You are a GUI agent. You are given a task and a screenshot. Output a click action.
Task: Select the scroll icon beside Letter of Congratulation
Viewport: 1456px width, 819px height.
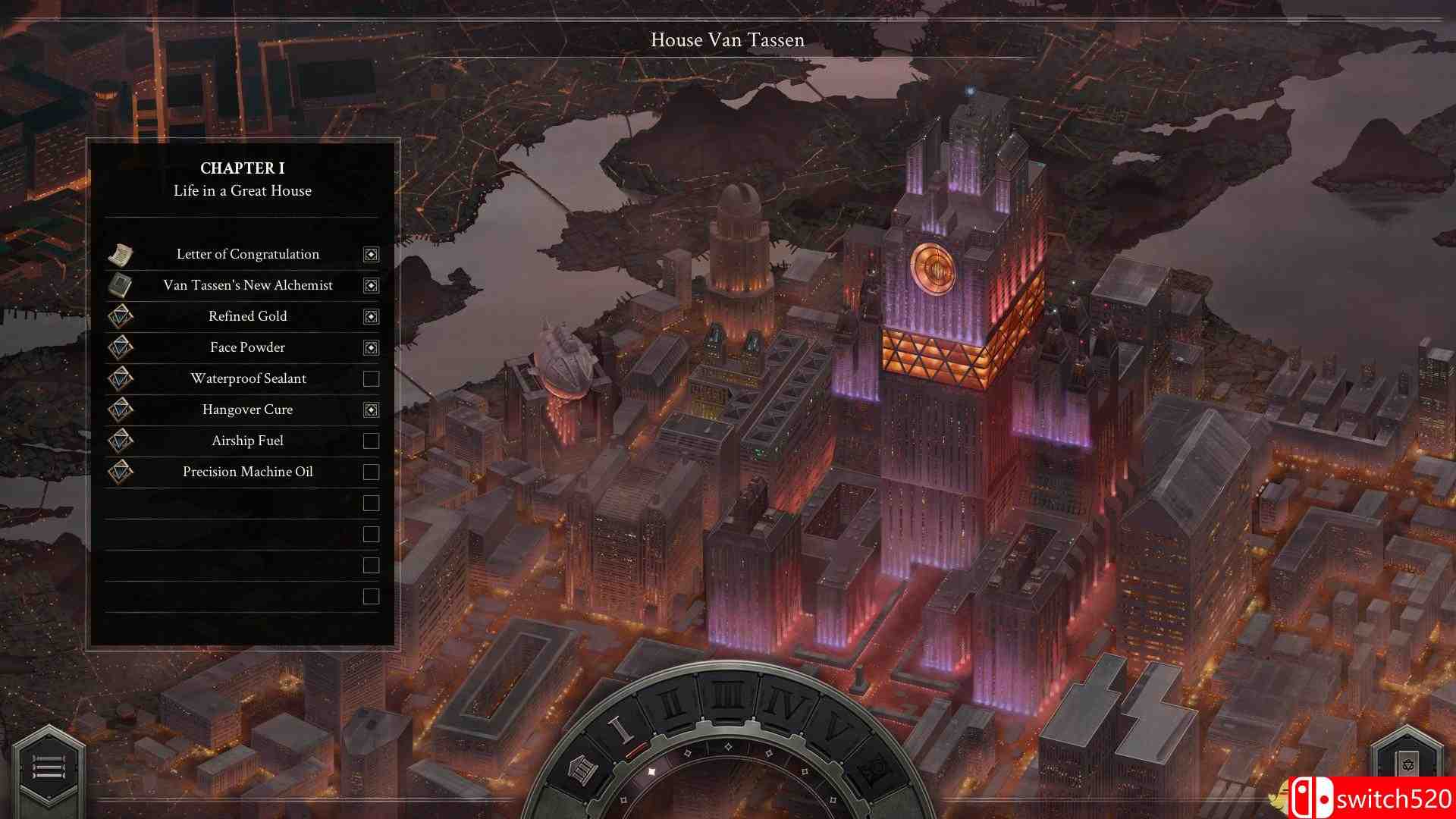pyautogui.click(x=121, y=254)
